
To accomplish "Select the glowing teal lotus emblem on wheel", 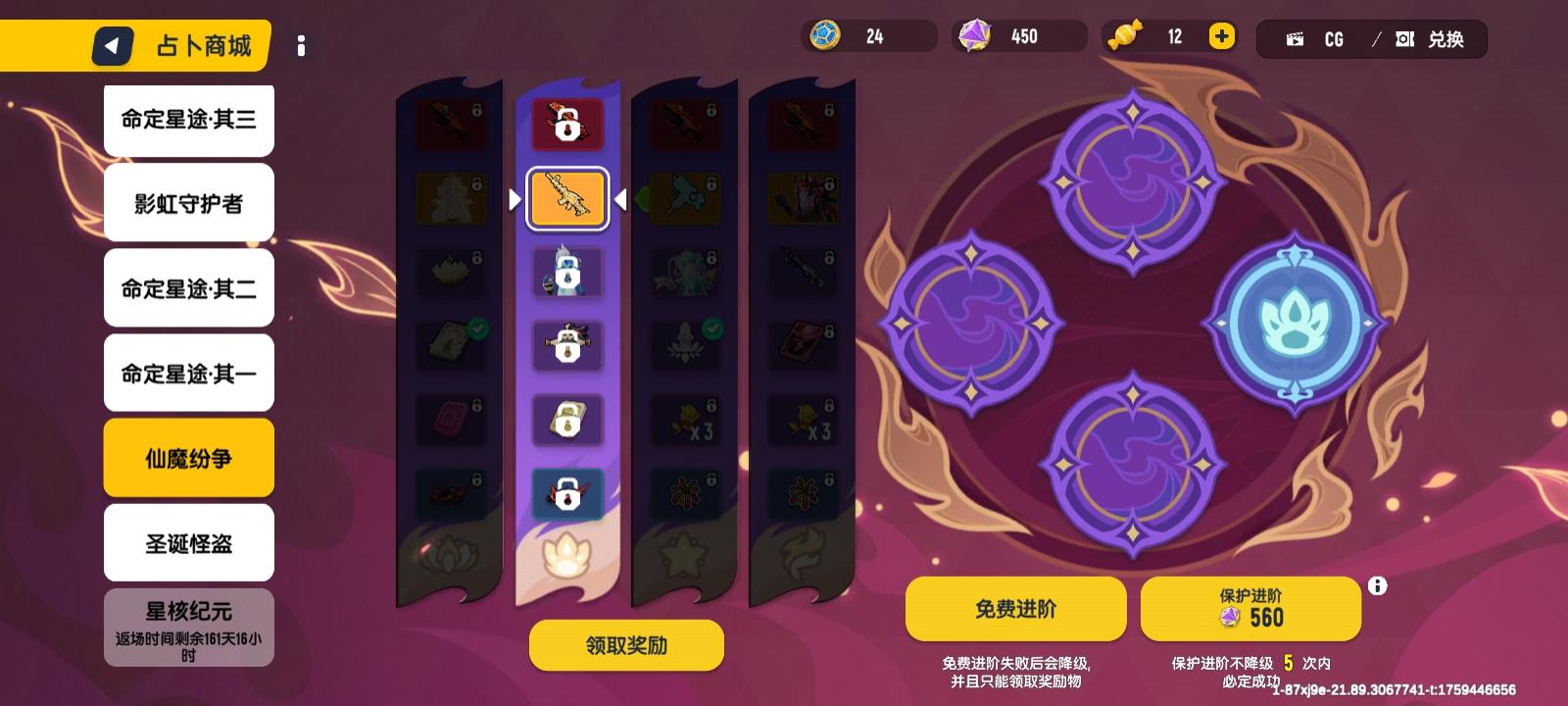I will click(x=1297, y=324).
